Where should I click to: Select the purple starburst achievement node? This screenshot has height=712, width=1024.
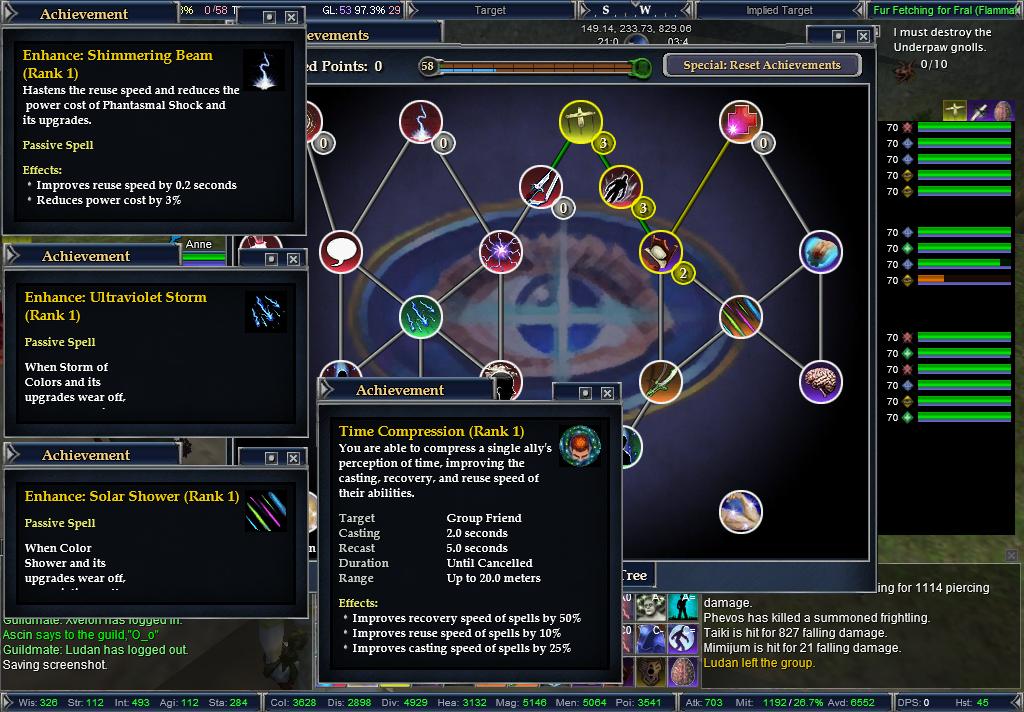click(499, 252)
